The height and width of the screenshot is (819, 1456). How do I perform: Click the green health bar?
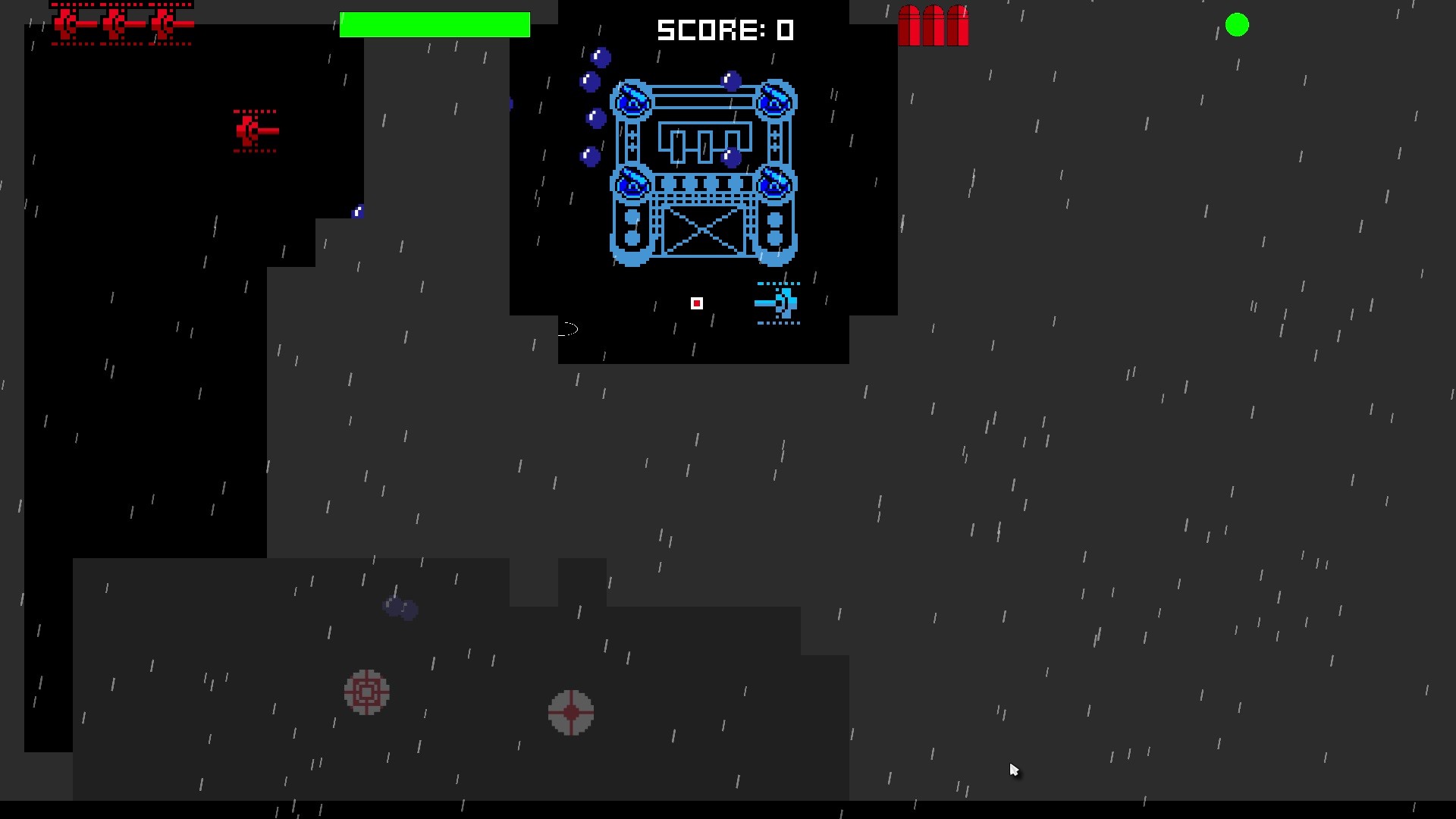[435, 24]
